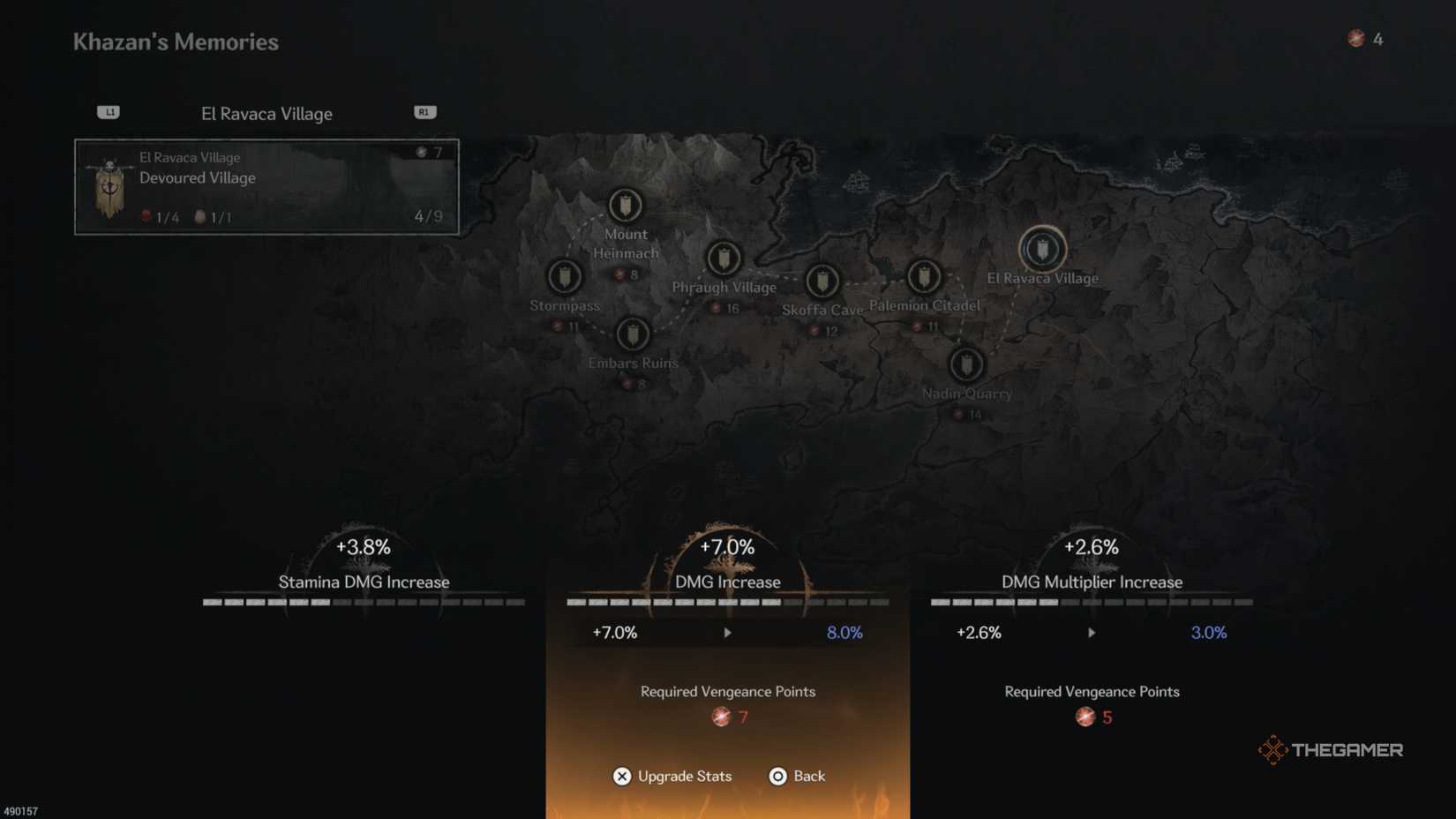Select the DMG Multiplier Increase stat
1456x819 pixels.
pyautogui.click(x=1092, y=582)
